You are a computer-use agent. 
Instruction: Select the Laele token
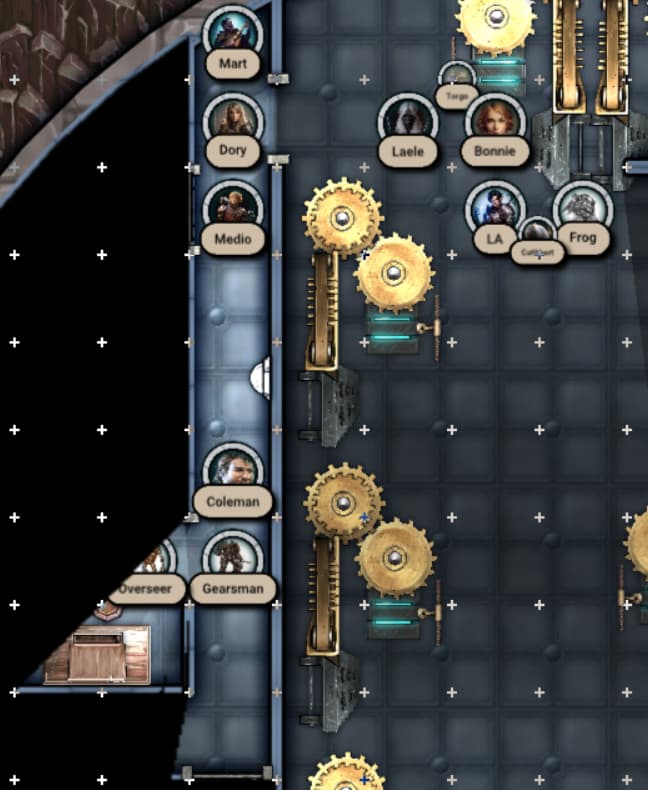(x=408, y=122)
